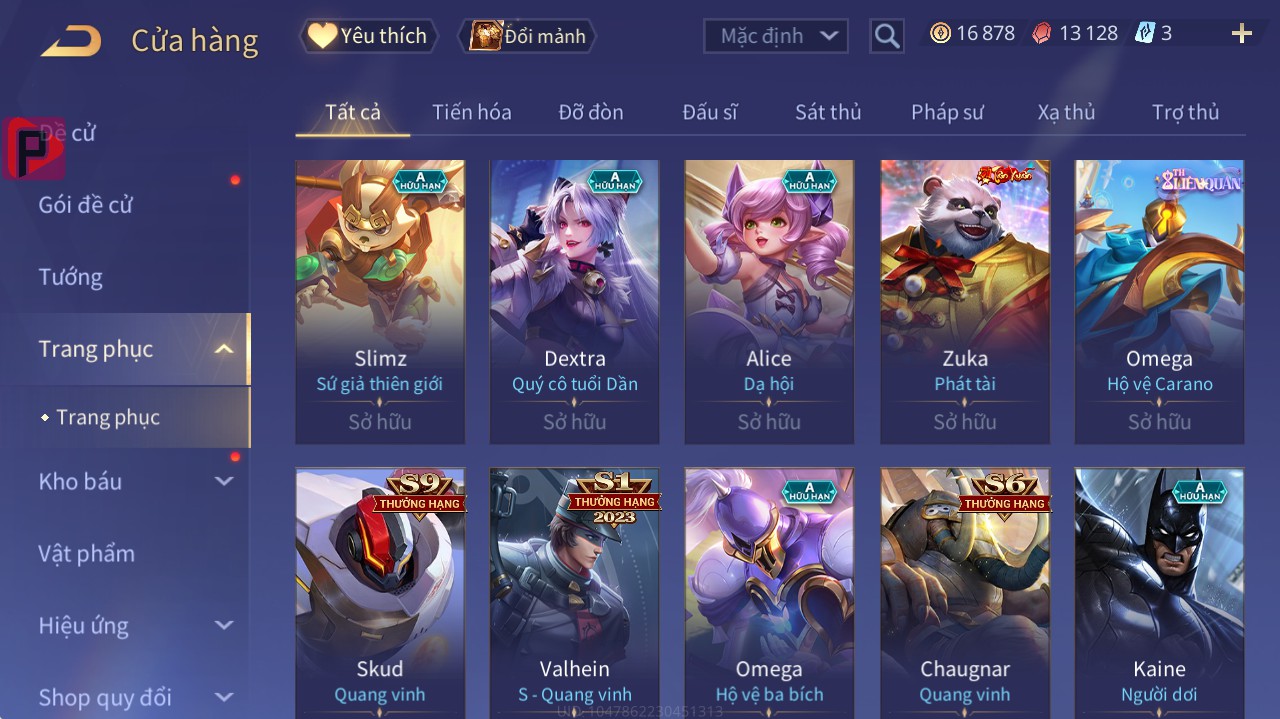Open the Vật phẩm items menu

(86, 553)
